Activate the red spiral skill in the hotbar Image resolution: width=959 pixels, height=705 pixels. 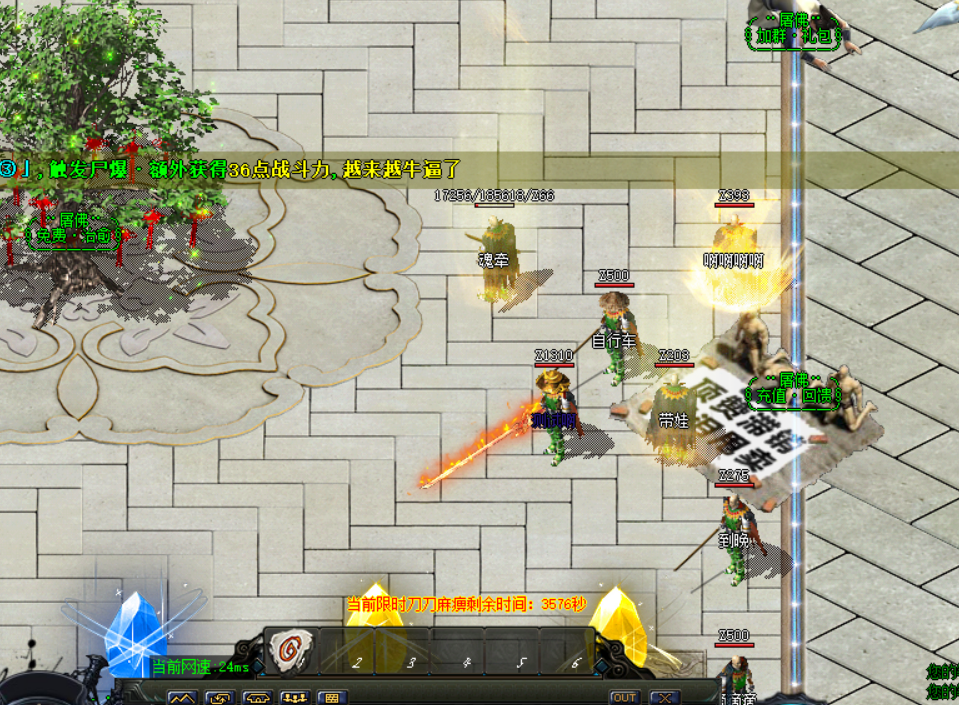point(292,651)
